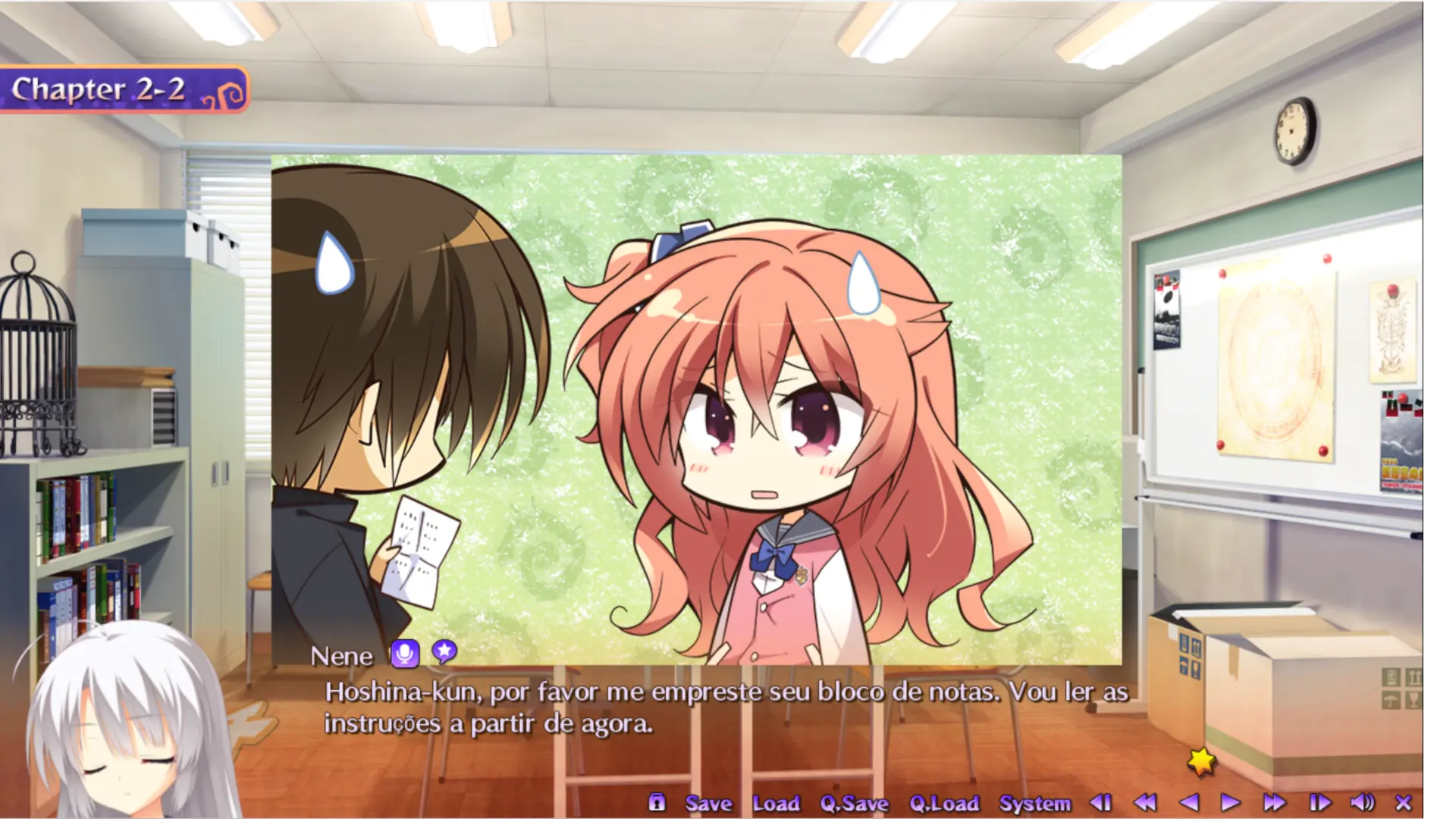
Task: Jump to previous scene with bar-arrow button
Action: [x=1100, y=802]
